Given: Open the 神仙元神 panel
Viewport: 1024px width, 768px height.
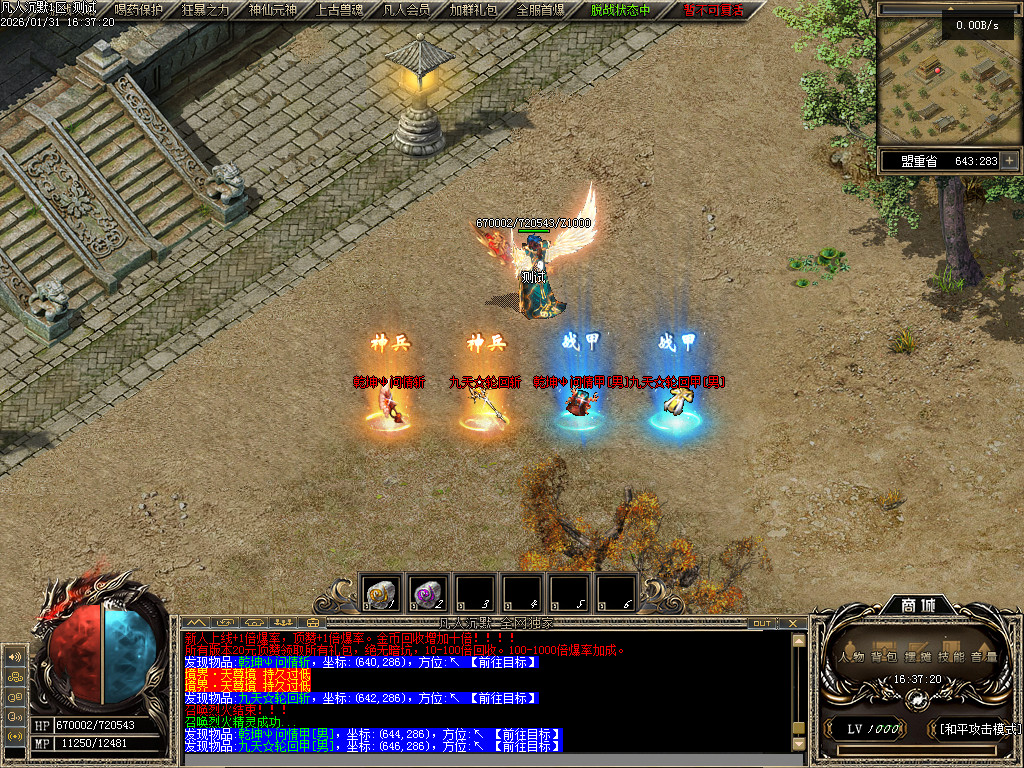Looking at the screenshot, I should tap(273, 10).
